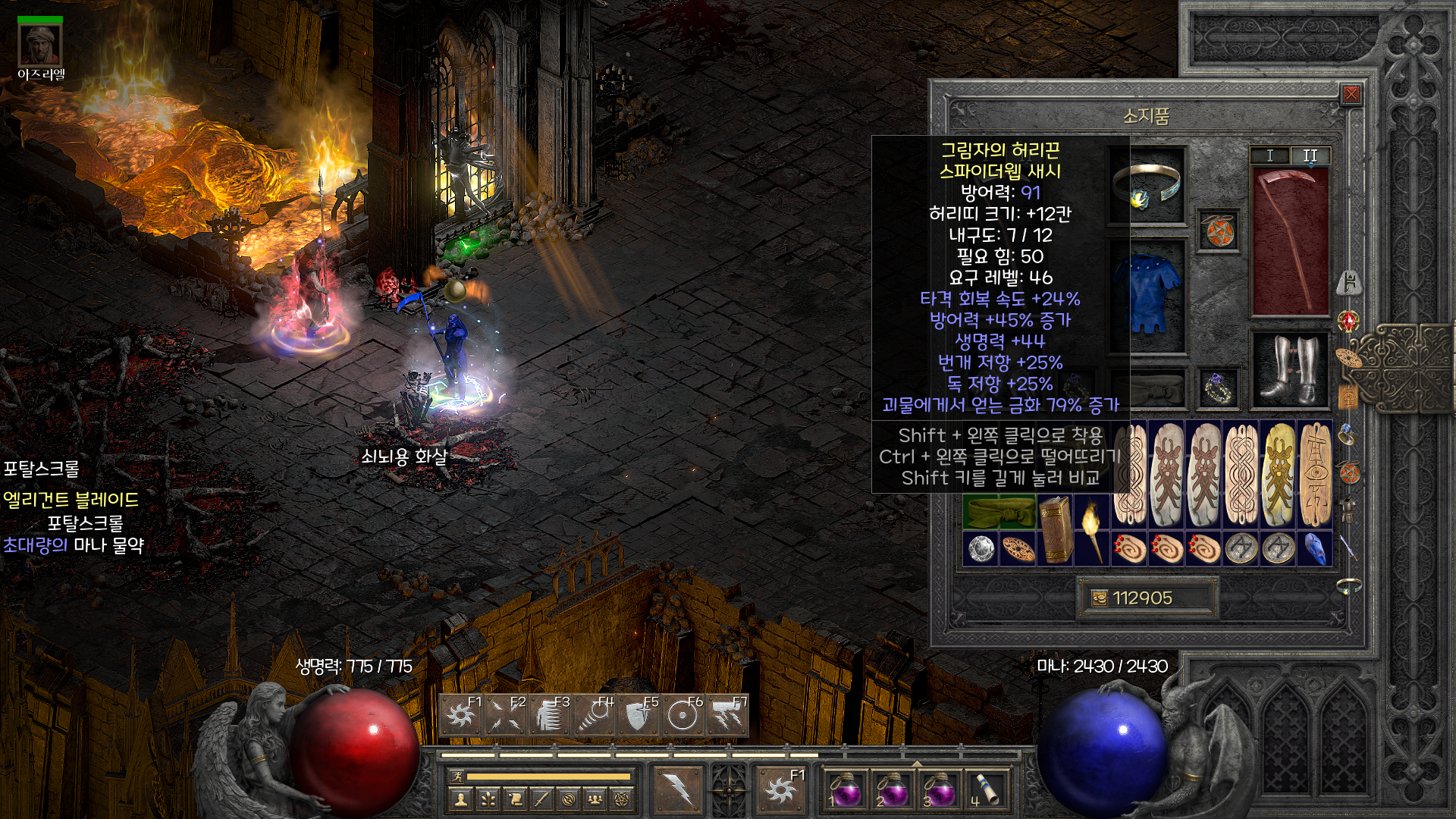Toggle the run/walk button

pyautogui.click(x=457, y=776)
